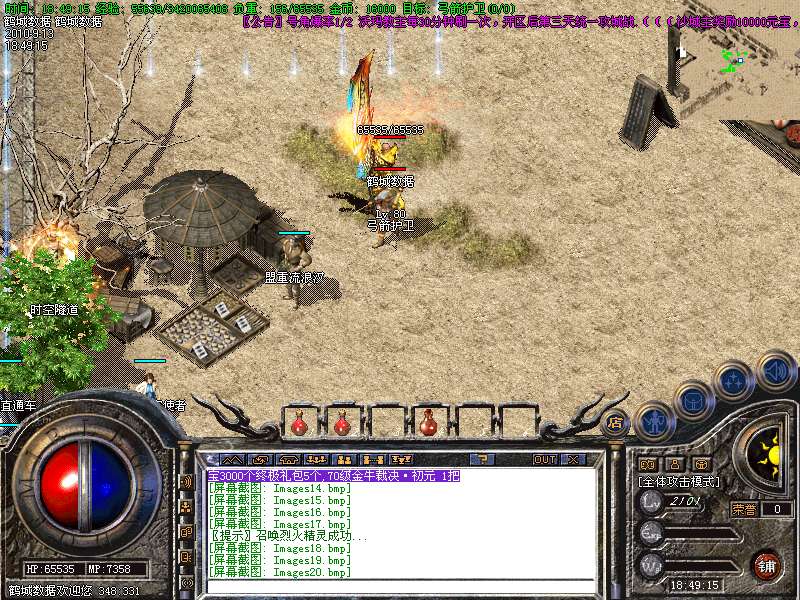800x600 pixels.
Task: Open the 店 shop button
Action: pos(614,423)
